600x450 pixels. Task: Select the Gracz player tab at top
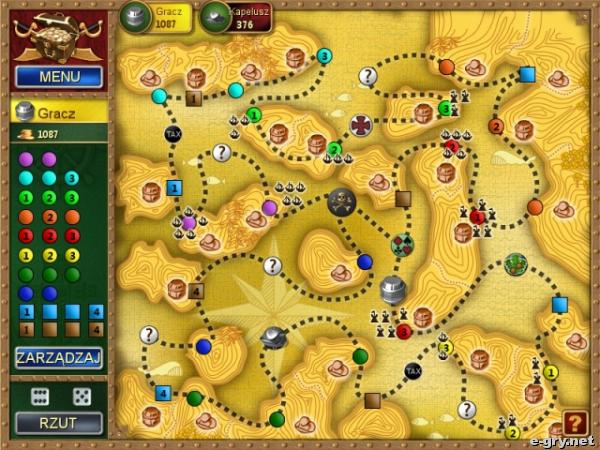tap(157, 17)
